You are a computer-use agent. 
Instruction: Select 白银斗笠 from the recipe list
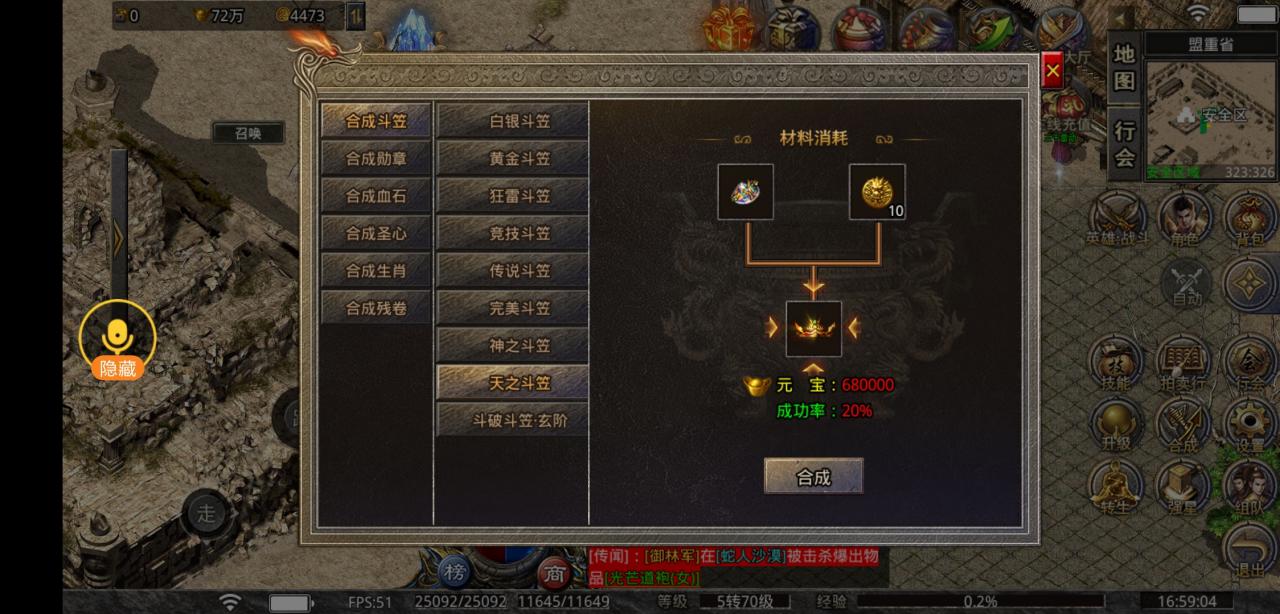[512, 121]
